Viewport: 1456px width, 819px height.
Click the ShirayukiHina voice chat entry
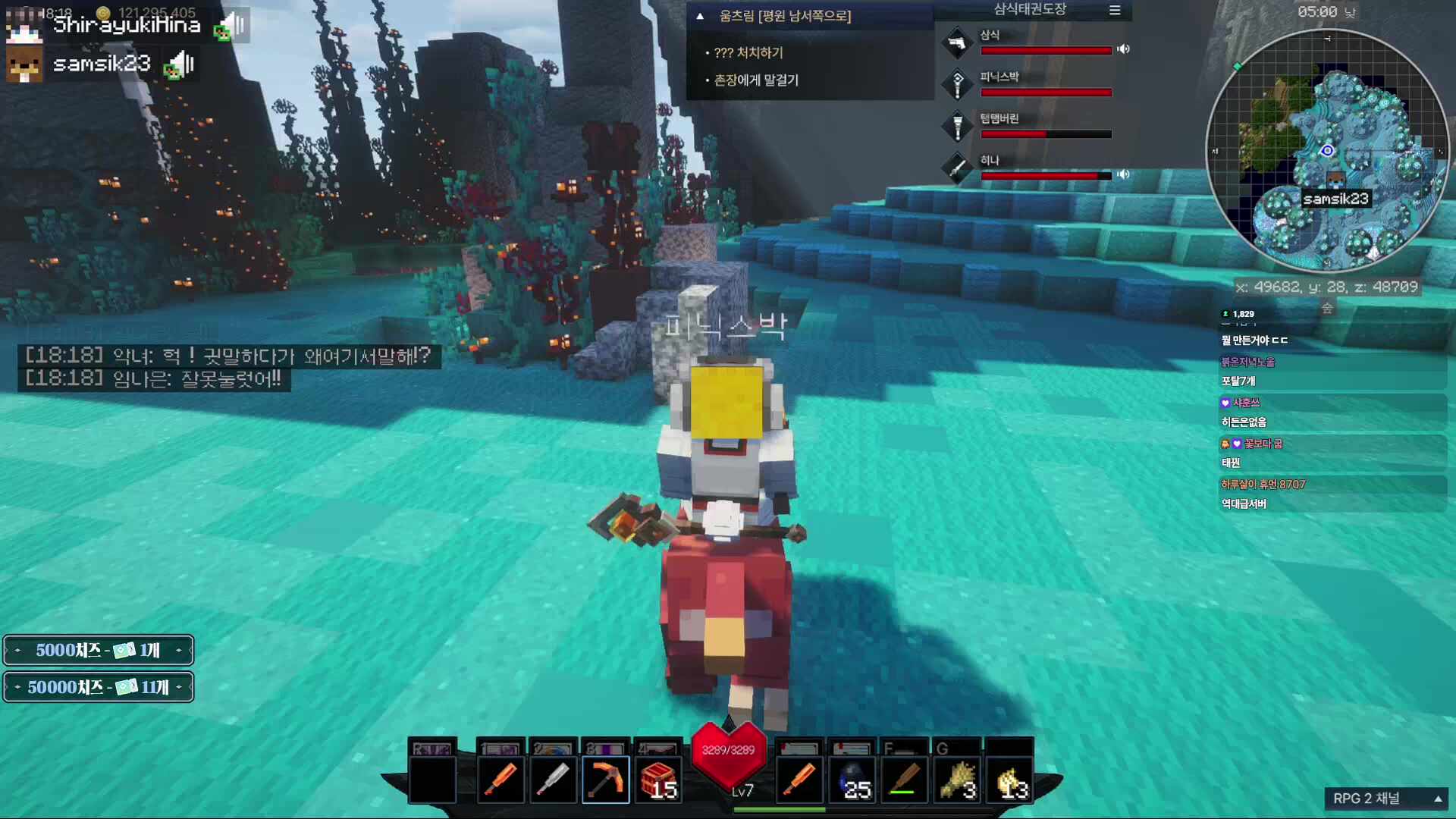[x=125, y=25]
